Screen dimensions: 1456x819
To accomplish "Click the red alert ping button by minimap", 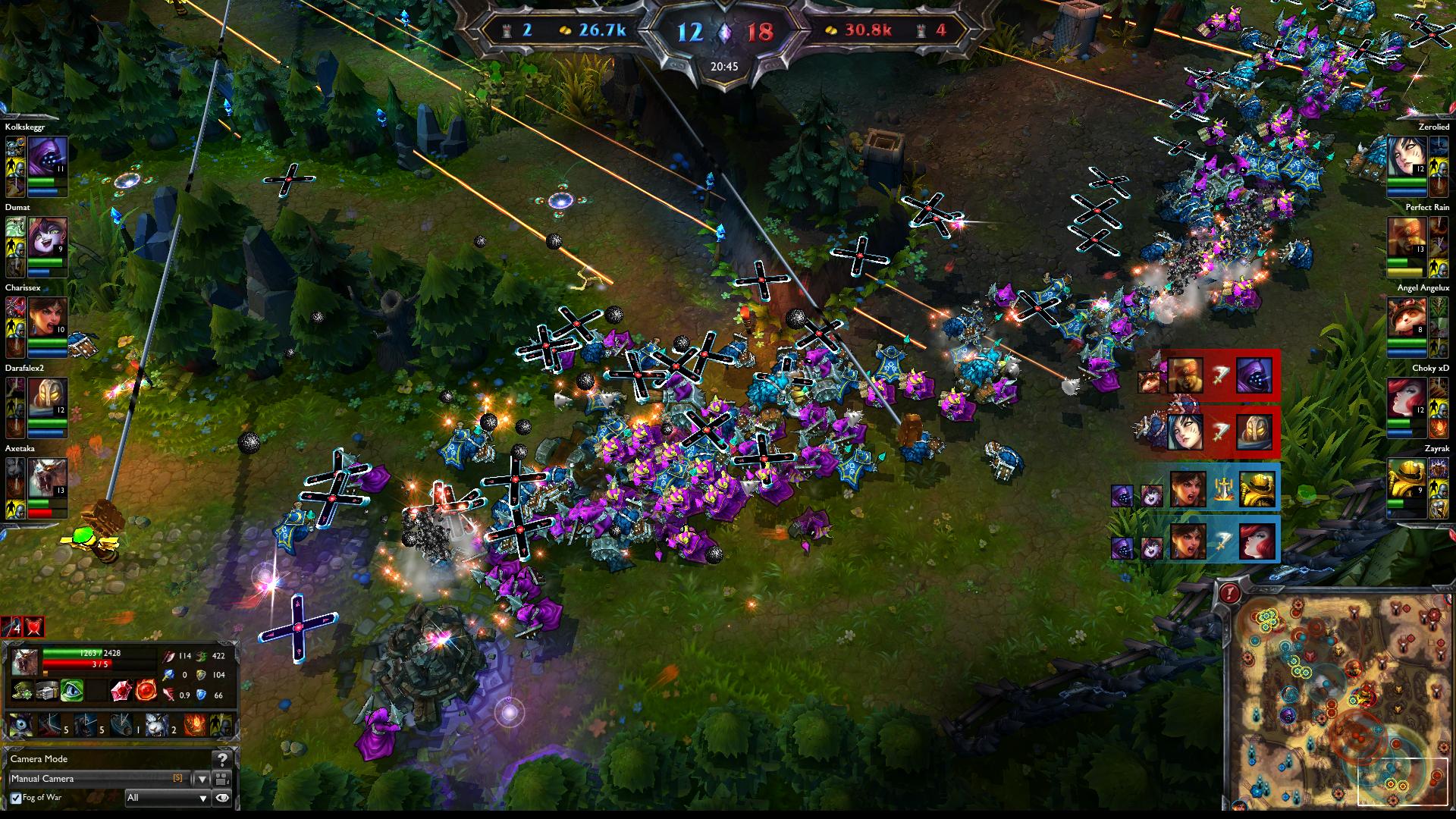I will point(1228,593).
